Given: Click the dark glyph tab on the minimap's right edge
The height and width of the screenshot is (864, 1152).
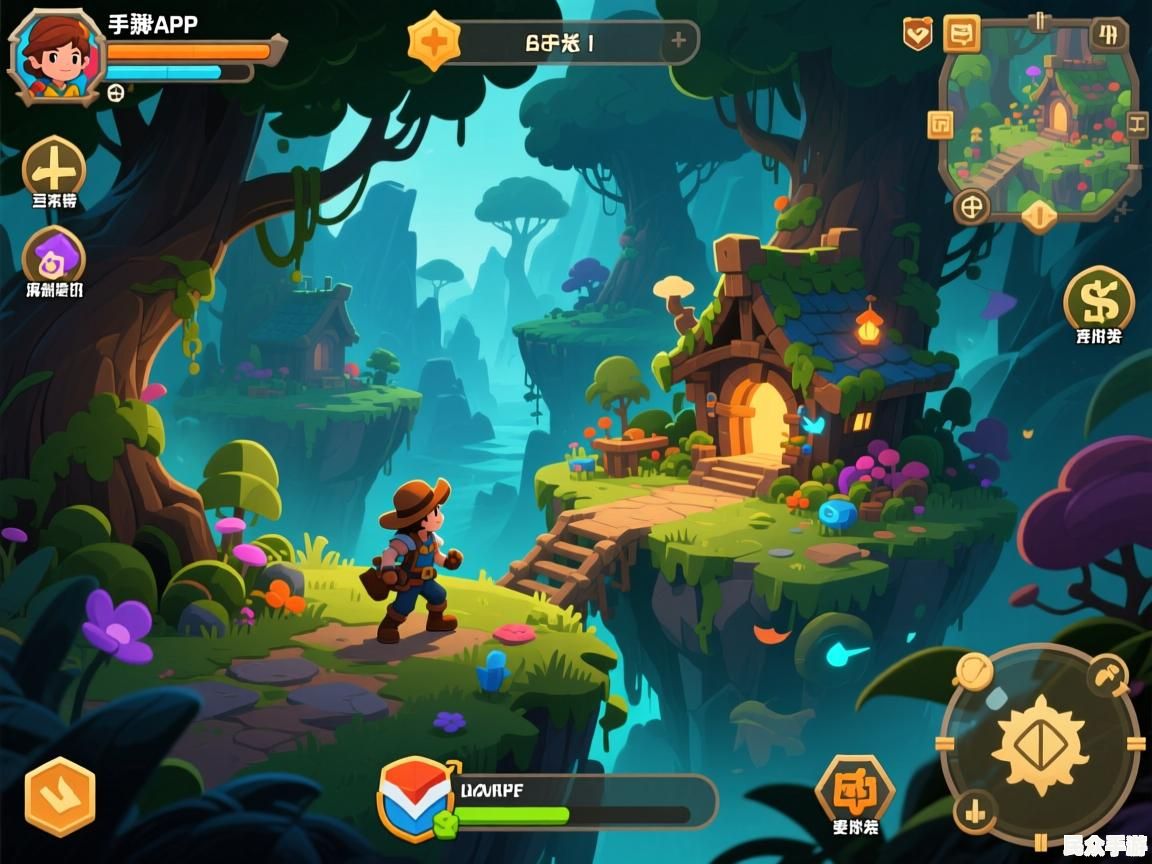Looking at the screenshot, I should (x=1137, y=125).
